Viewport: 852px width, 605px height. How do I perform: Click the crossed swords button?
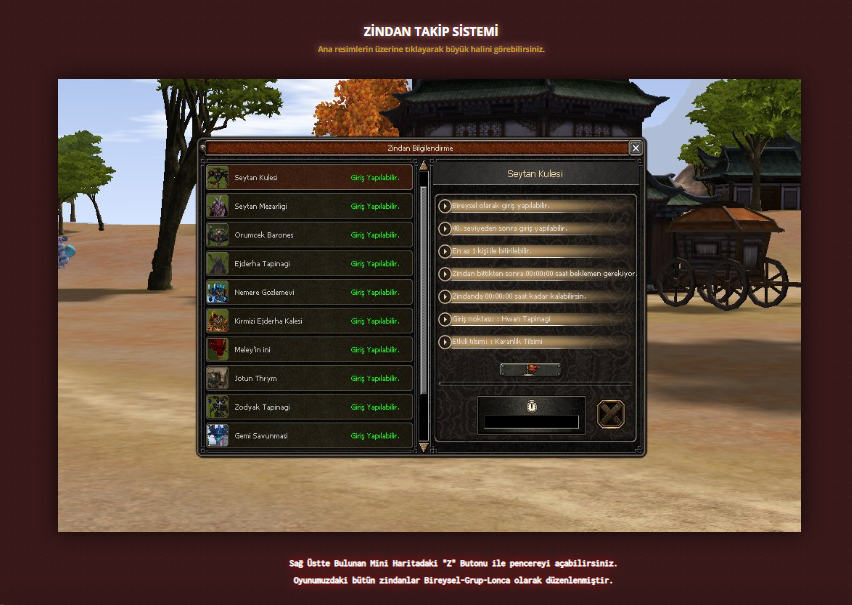click(610, 414)
